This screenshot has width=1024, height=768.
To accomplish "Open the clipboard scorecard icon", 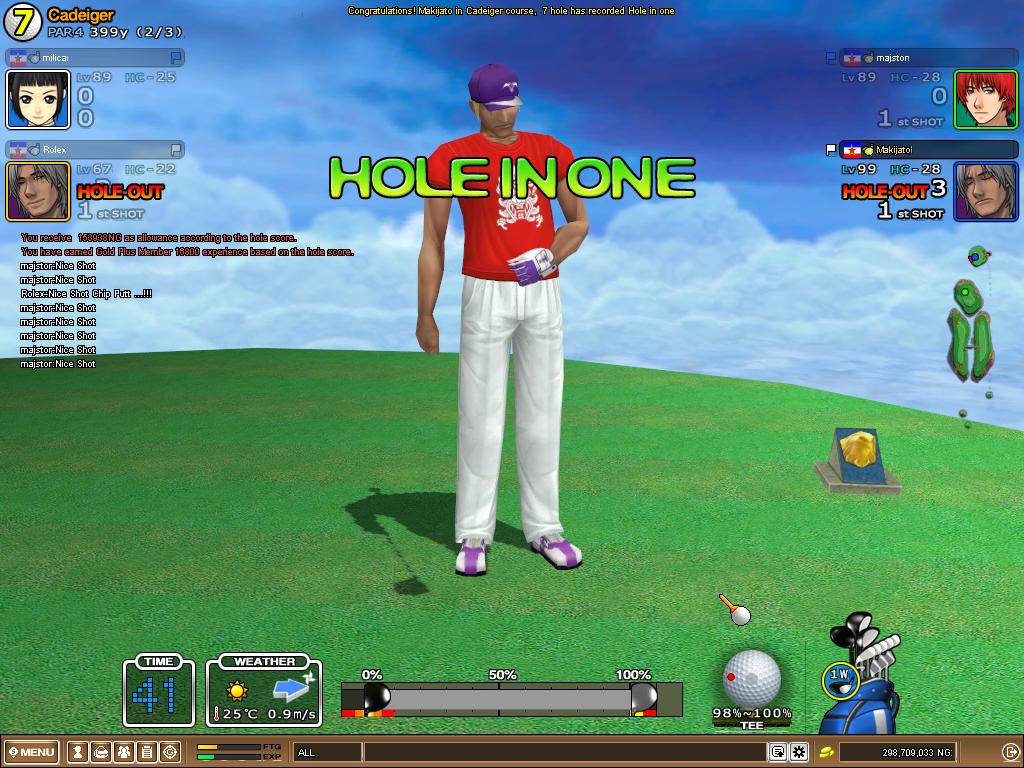I will (x=146, y=752).
